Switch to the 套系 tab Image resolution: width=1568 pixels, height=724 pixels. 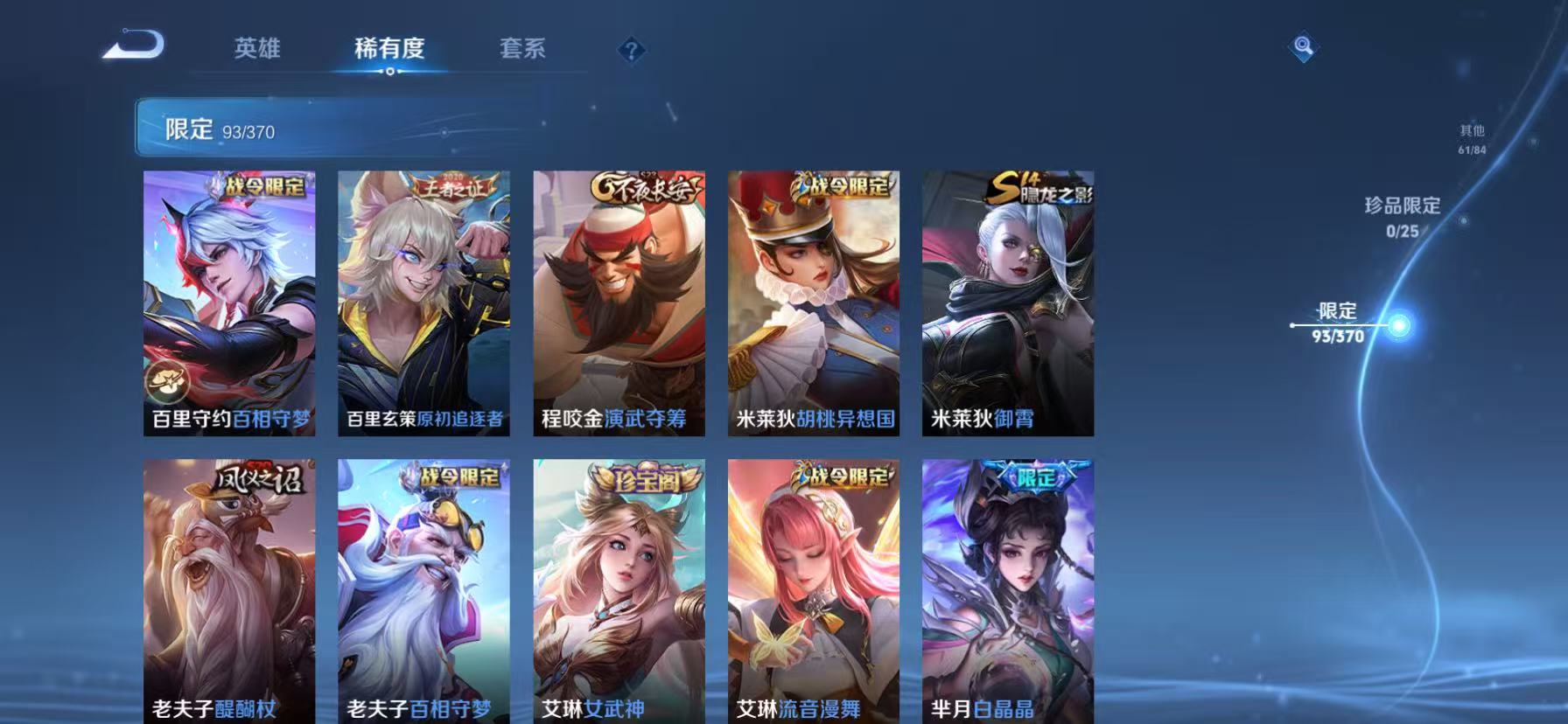[x=522, y=49]
